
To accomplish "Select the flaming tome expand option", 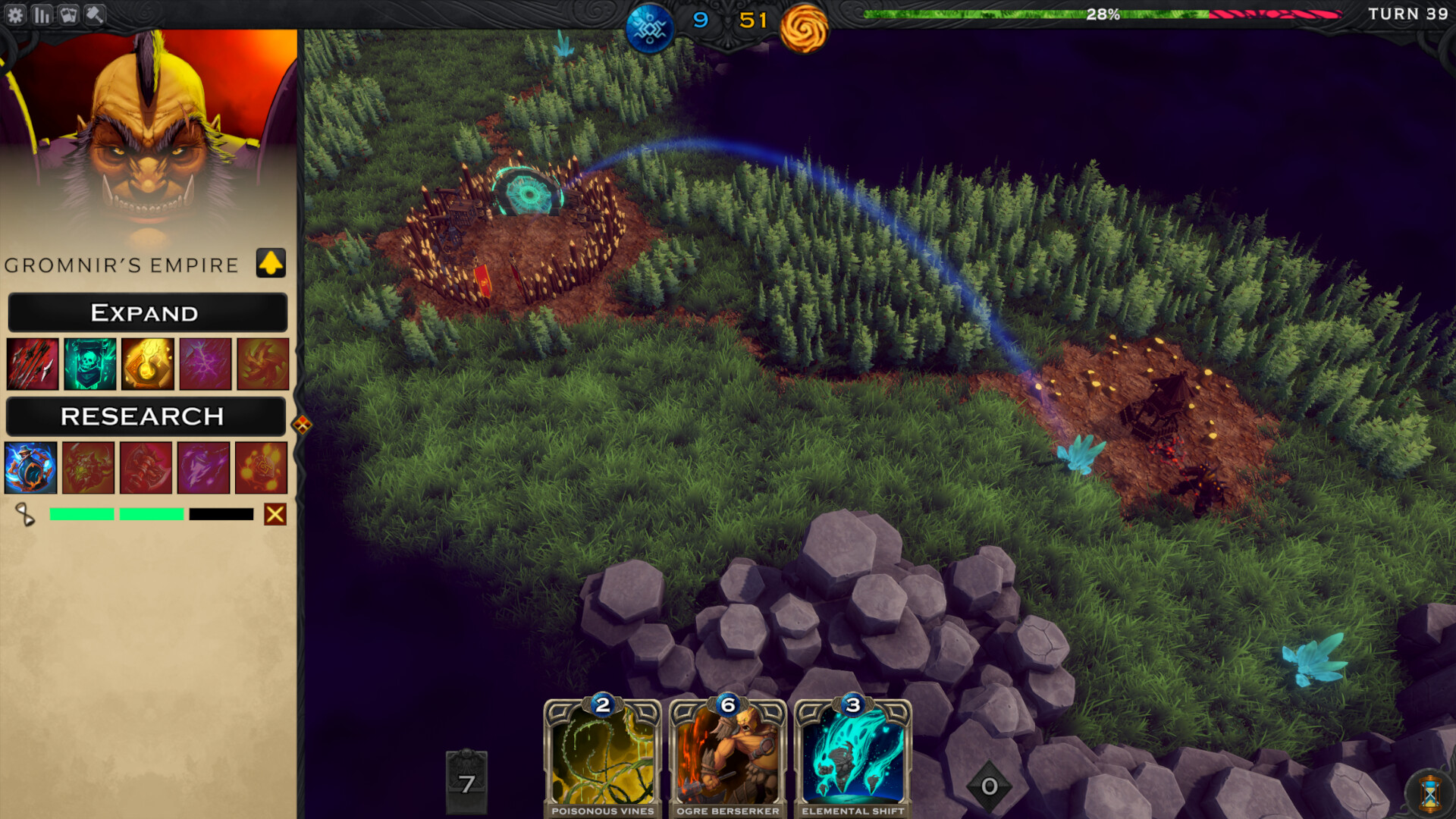I will (x=146, y=363).
